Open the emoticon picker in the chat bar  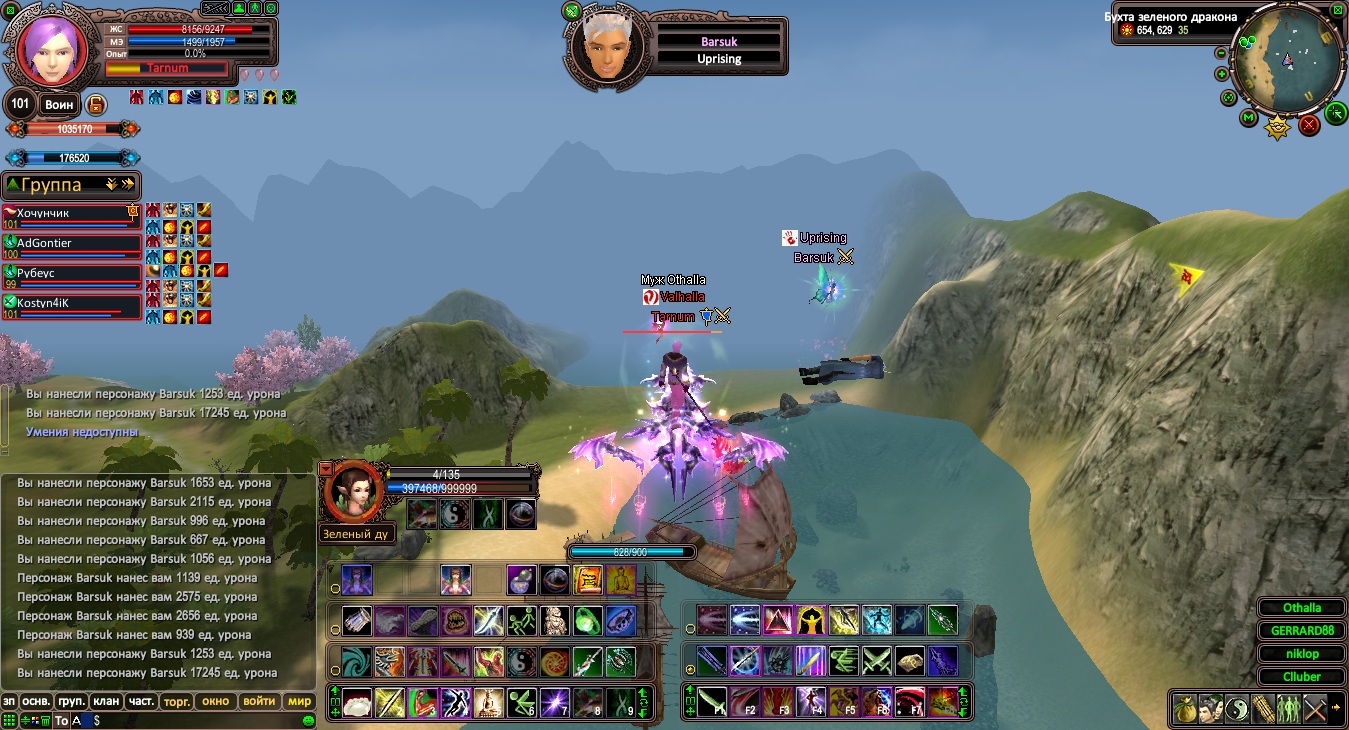[x=307, y=721]
